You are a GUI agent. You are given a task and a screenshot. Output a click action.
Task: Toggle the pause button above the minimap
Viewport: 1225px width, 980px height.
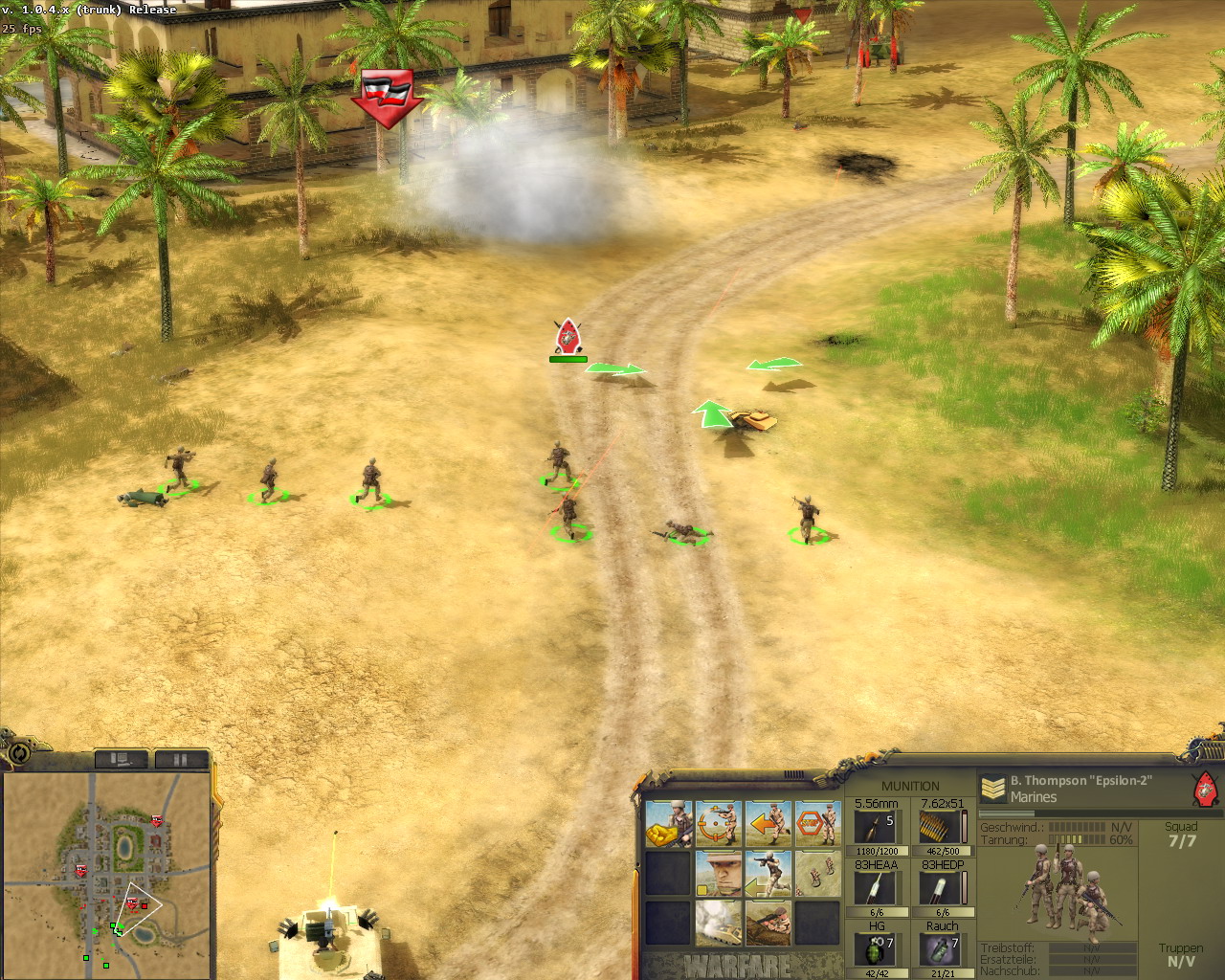[x=180, y=759]
